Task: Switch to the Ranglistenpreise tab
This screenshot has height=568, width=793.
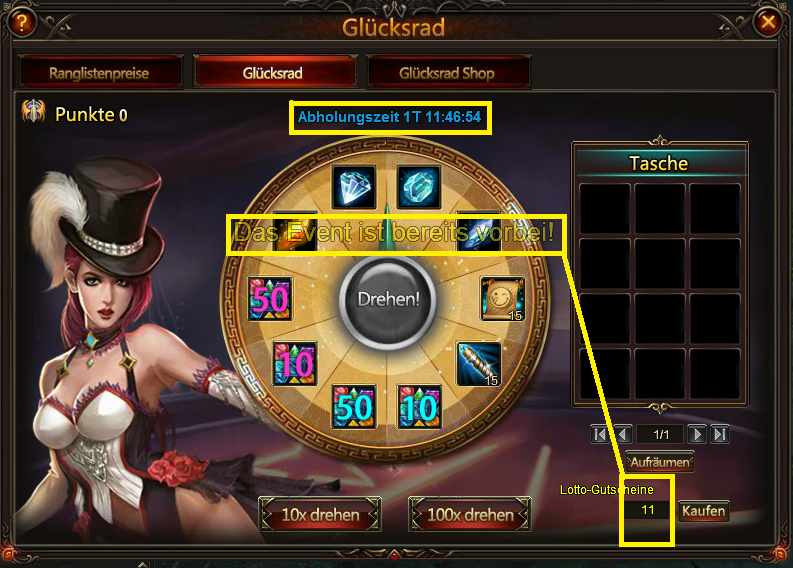Action: point(101,72)
